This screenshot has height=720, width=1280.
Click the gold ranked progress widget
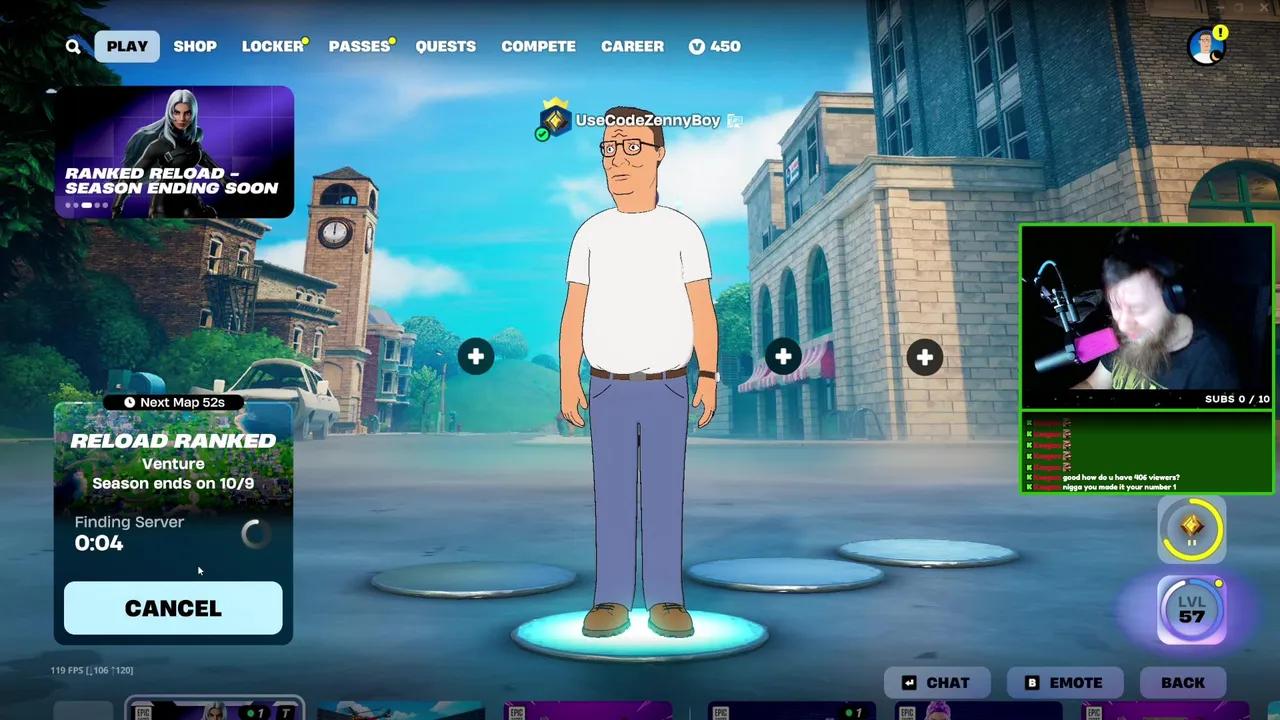point(1192,528)
